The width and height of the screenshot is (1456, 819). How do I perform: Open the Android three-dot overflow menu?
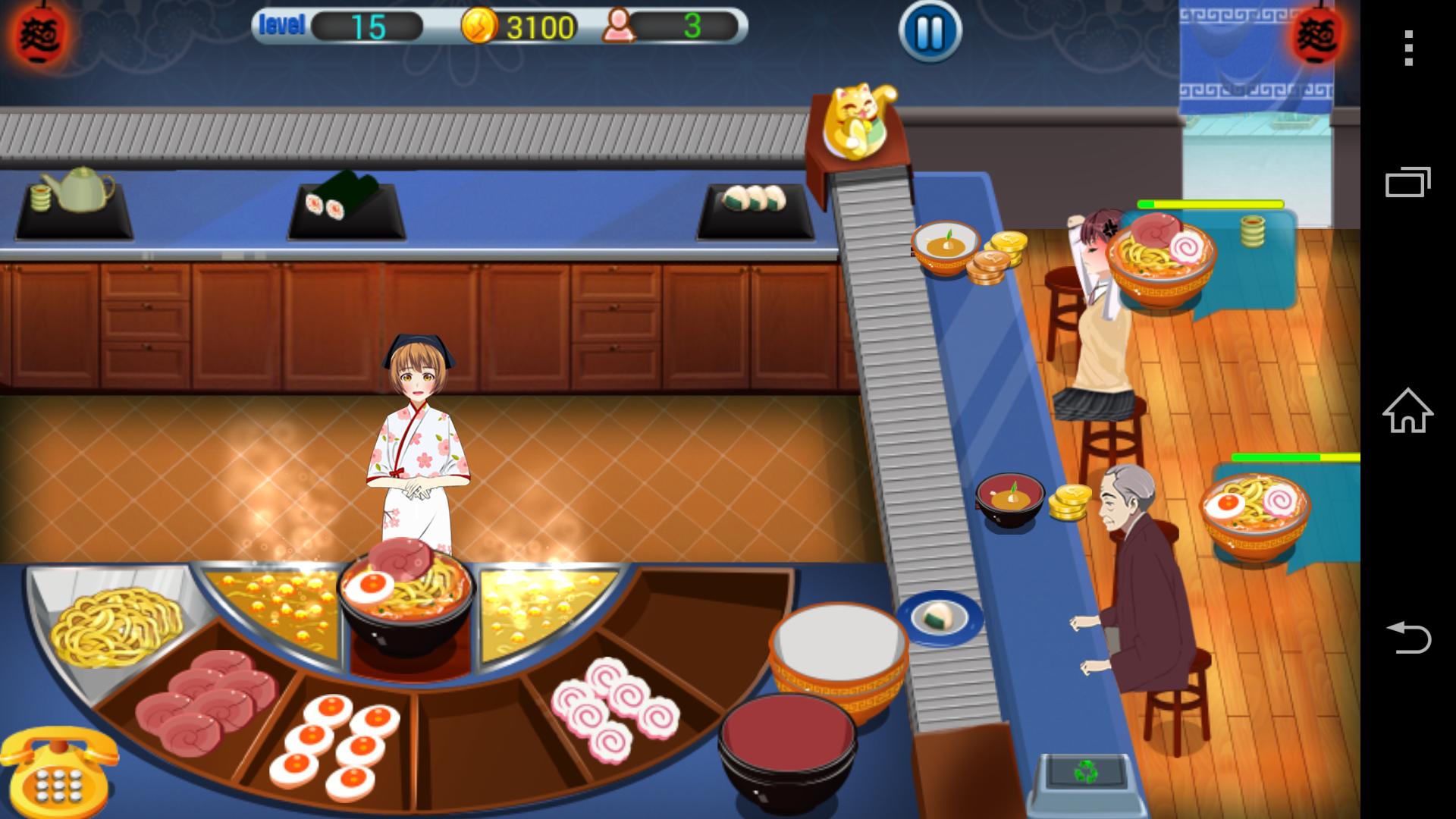pyautogui.click(x=1408, y=49)
